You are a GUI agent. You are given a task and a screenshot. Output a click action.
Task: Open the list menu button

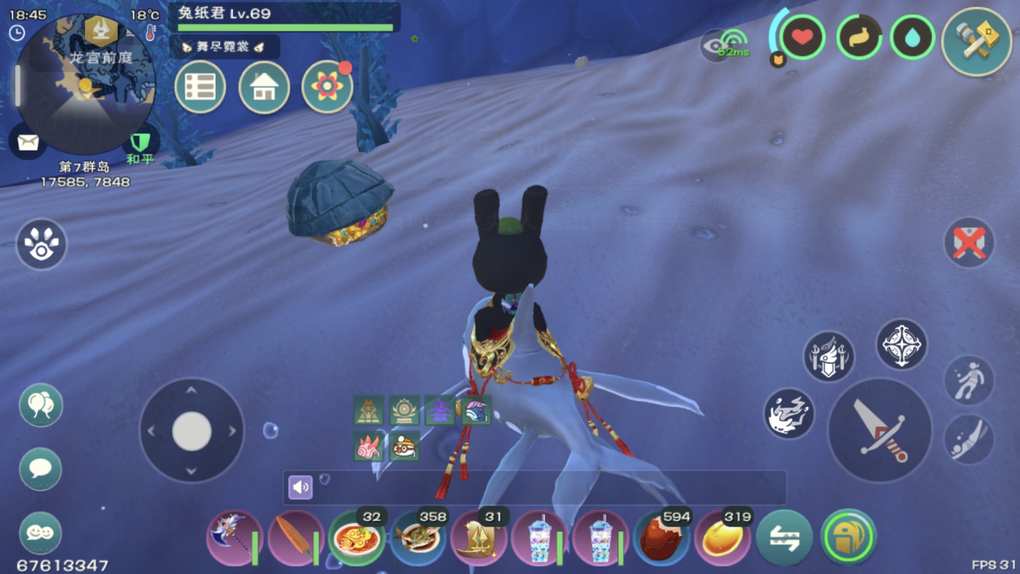tap(200, 87)
